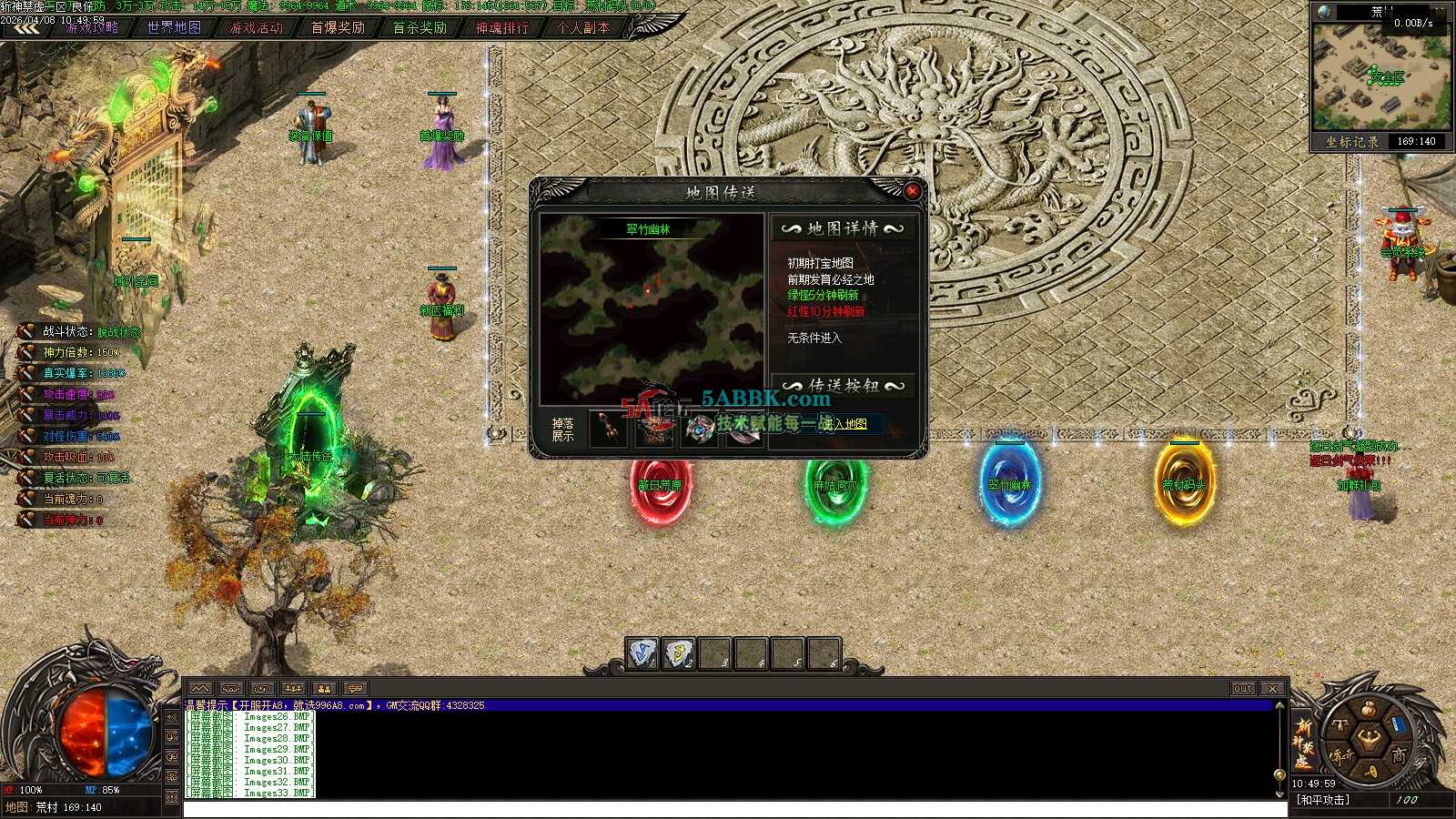The height and width of the screenshot is (819, 1456).
Task: Close the chat panel with its X button
Action: pyautogui.click(x=1272, y=689)
